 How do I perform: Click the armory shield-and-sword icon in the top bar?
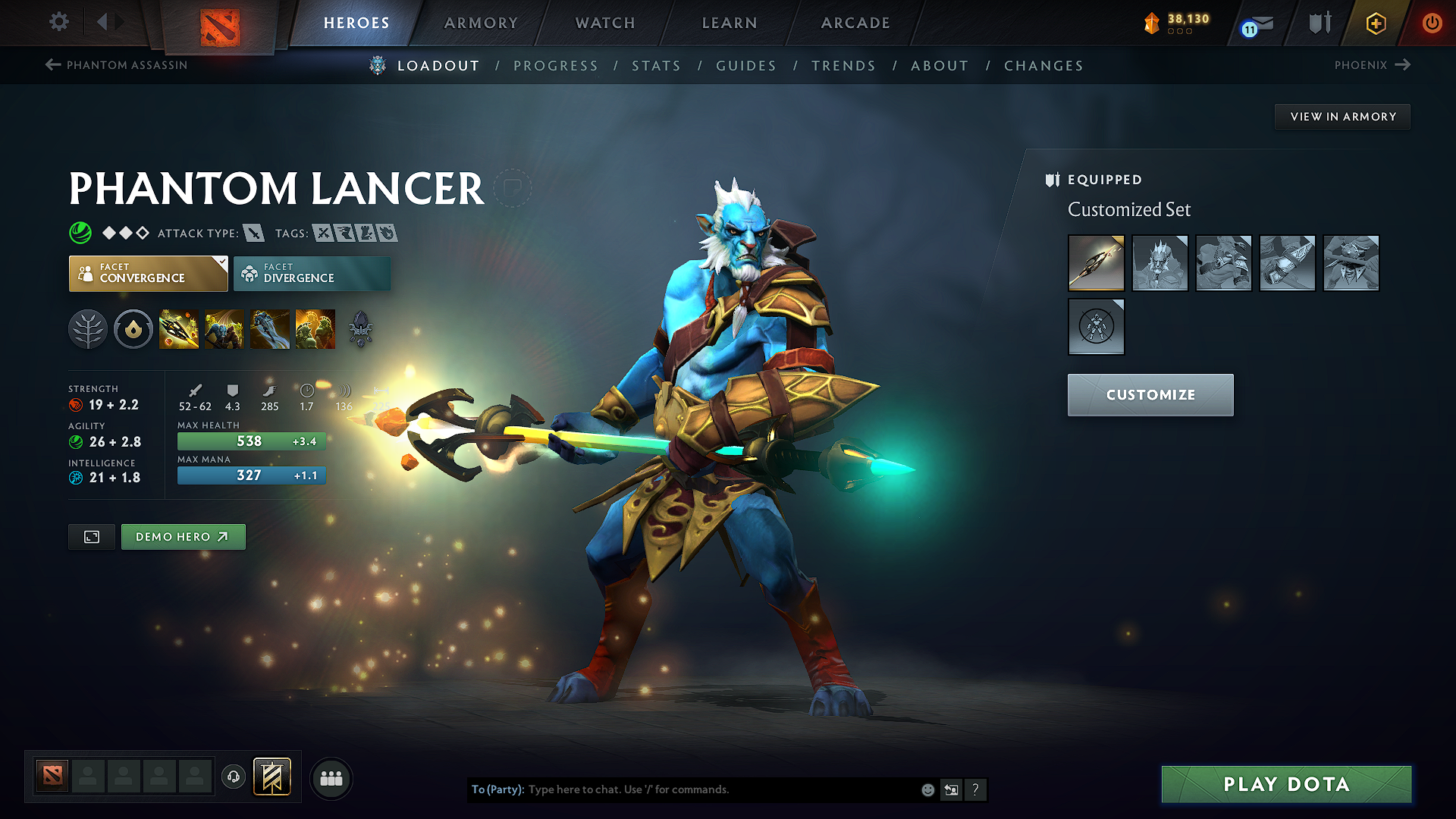1319,23
